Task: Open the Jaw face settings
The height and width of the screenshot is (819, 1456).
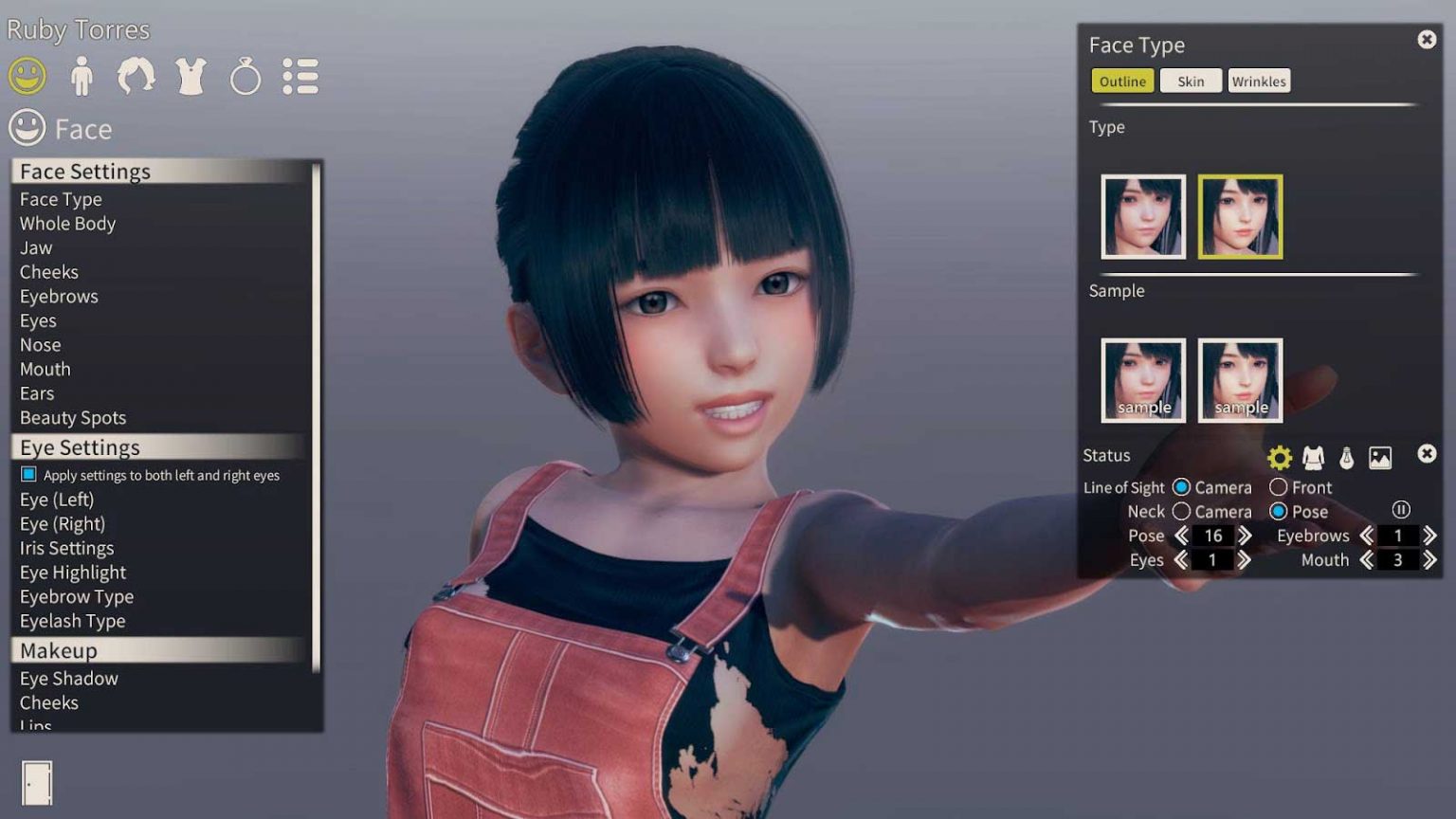Action: point(36,248)
